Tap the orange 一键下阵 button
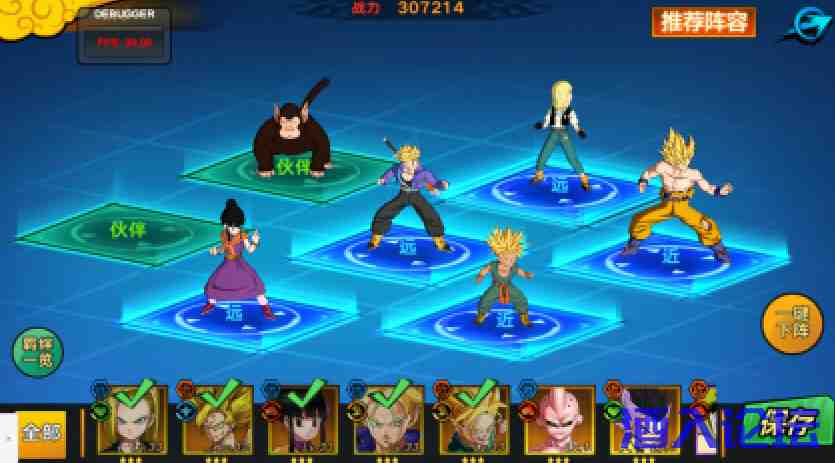 [792, 323]
